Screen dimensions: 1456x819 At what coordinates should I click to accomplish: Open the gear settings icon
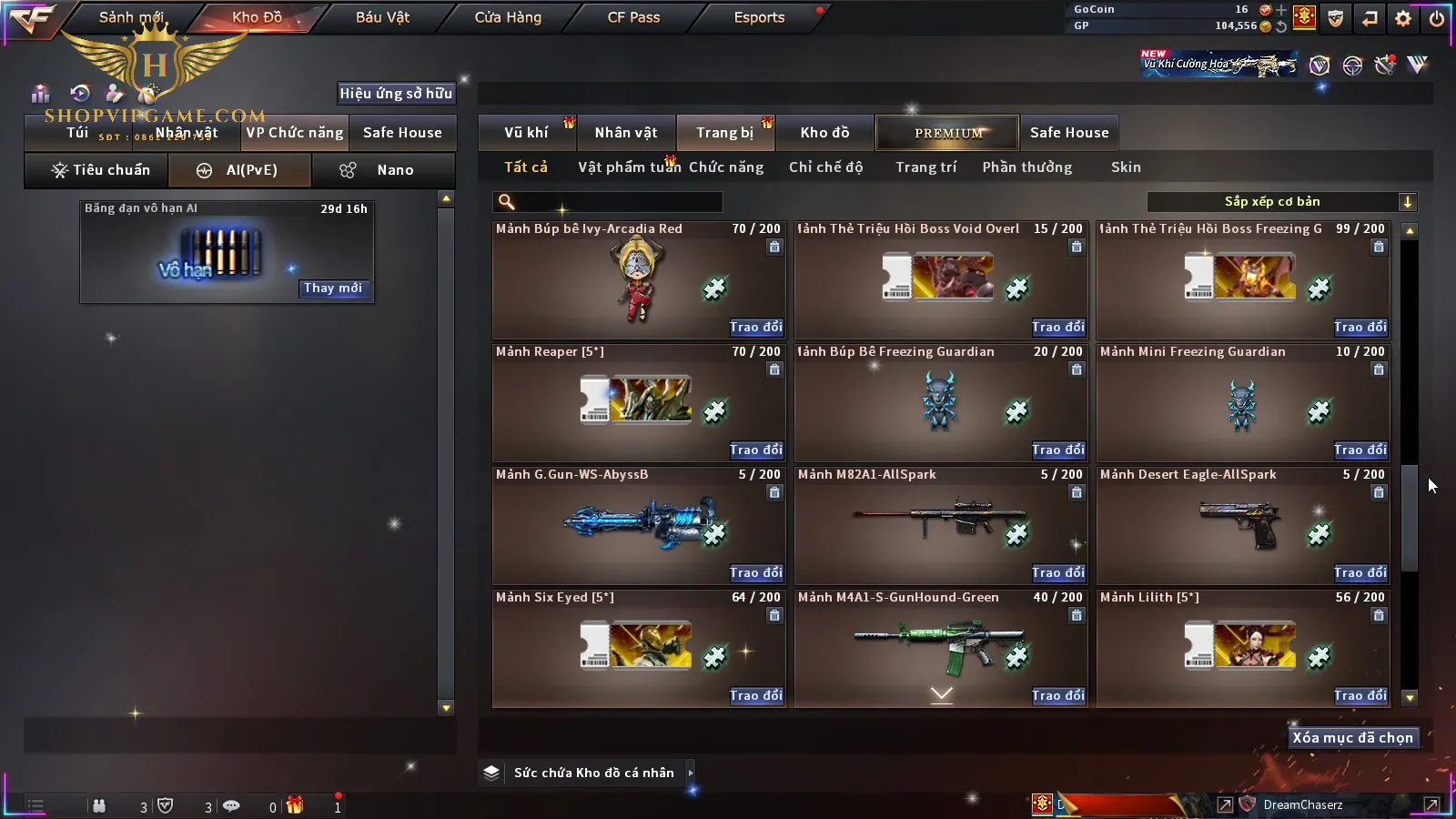point(1403,18)
